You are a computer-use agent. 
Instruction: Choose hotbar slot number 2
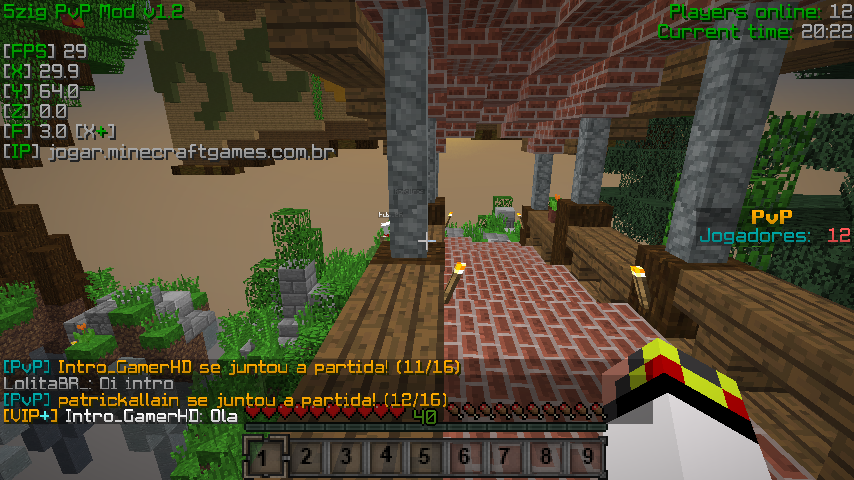304,459
